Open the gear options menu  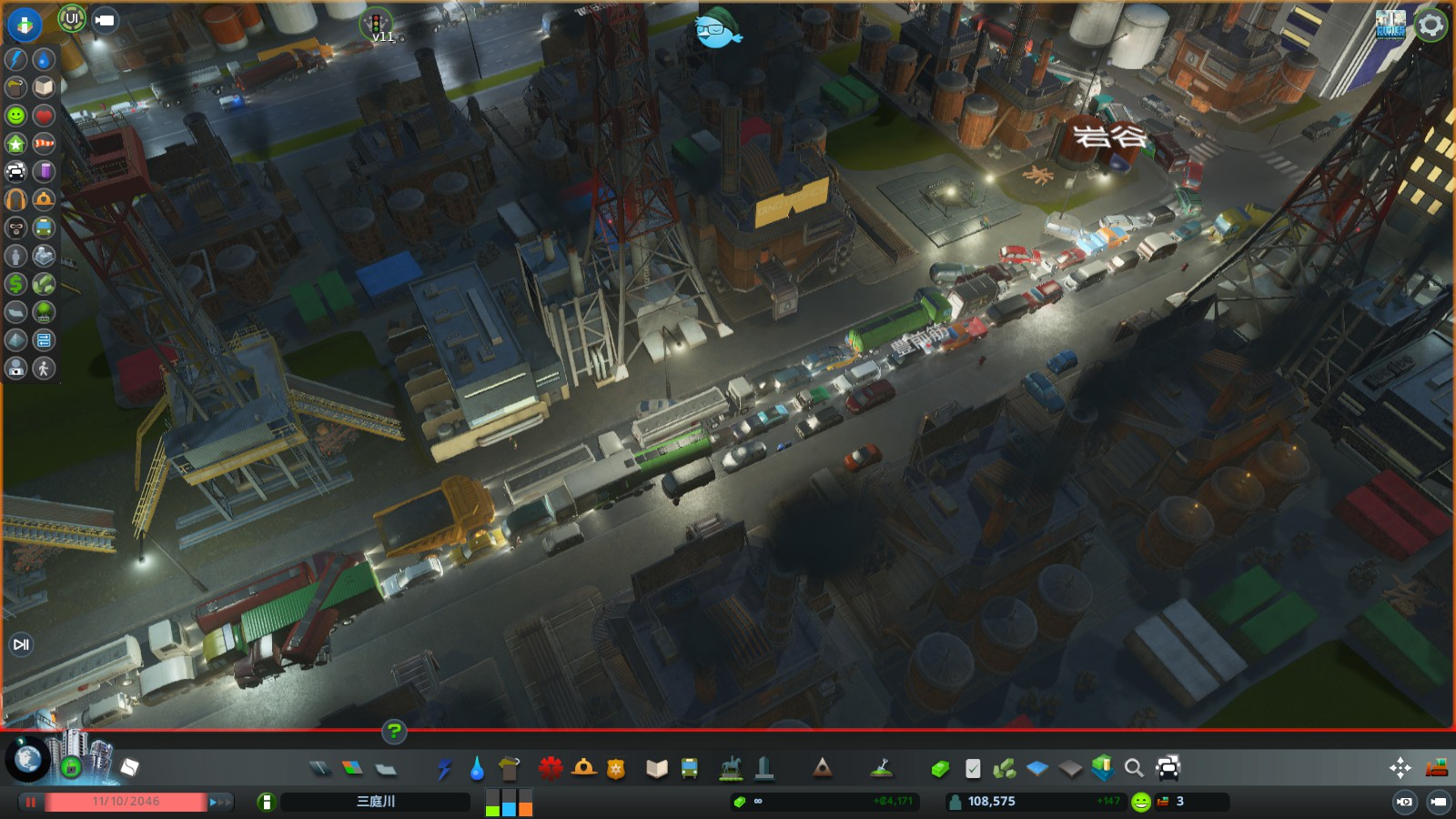click(1431, 25)
